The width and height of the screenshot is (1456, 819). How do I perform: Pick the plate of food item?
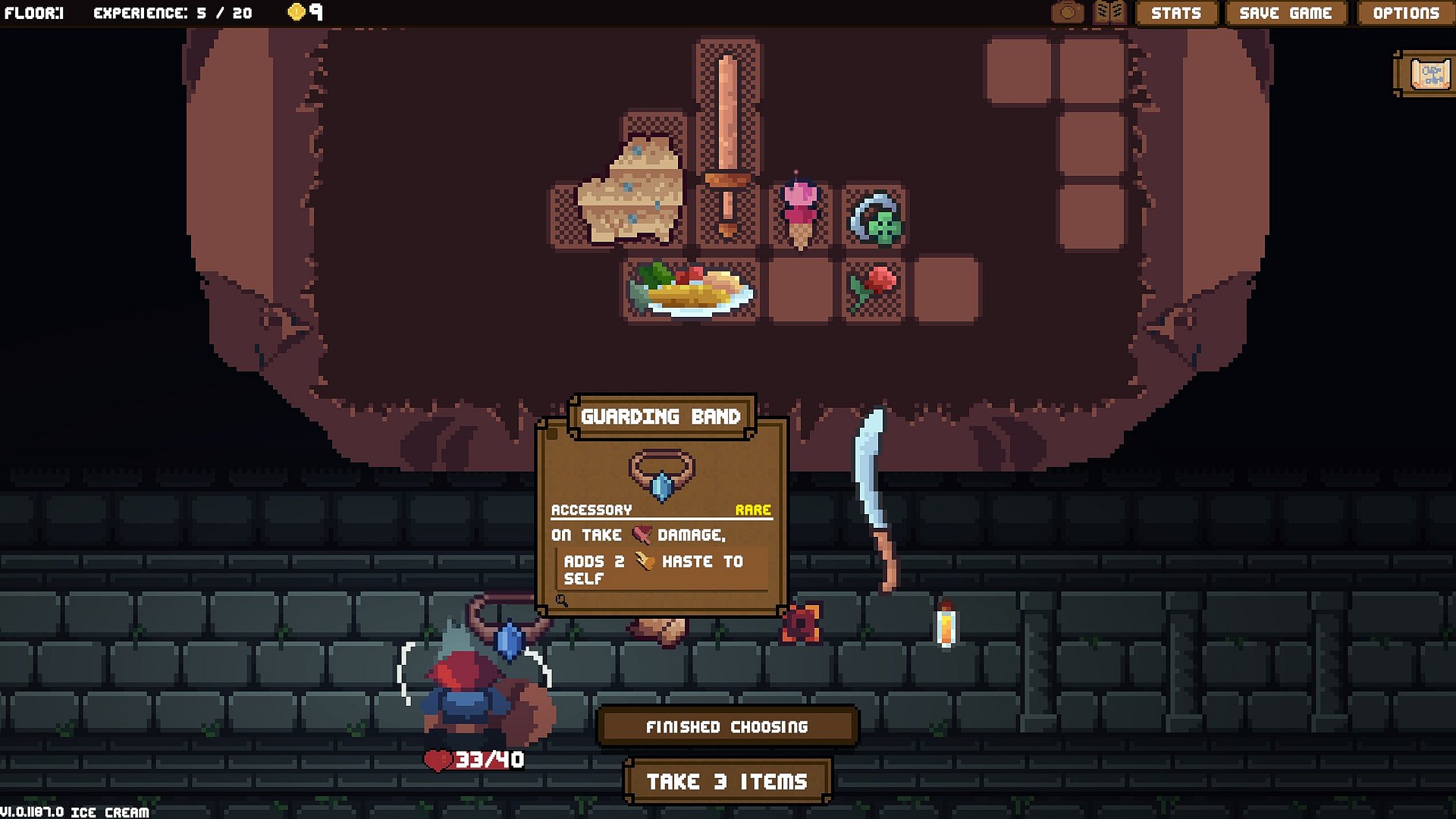pyautogui.click(x=690, y=290)
